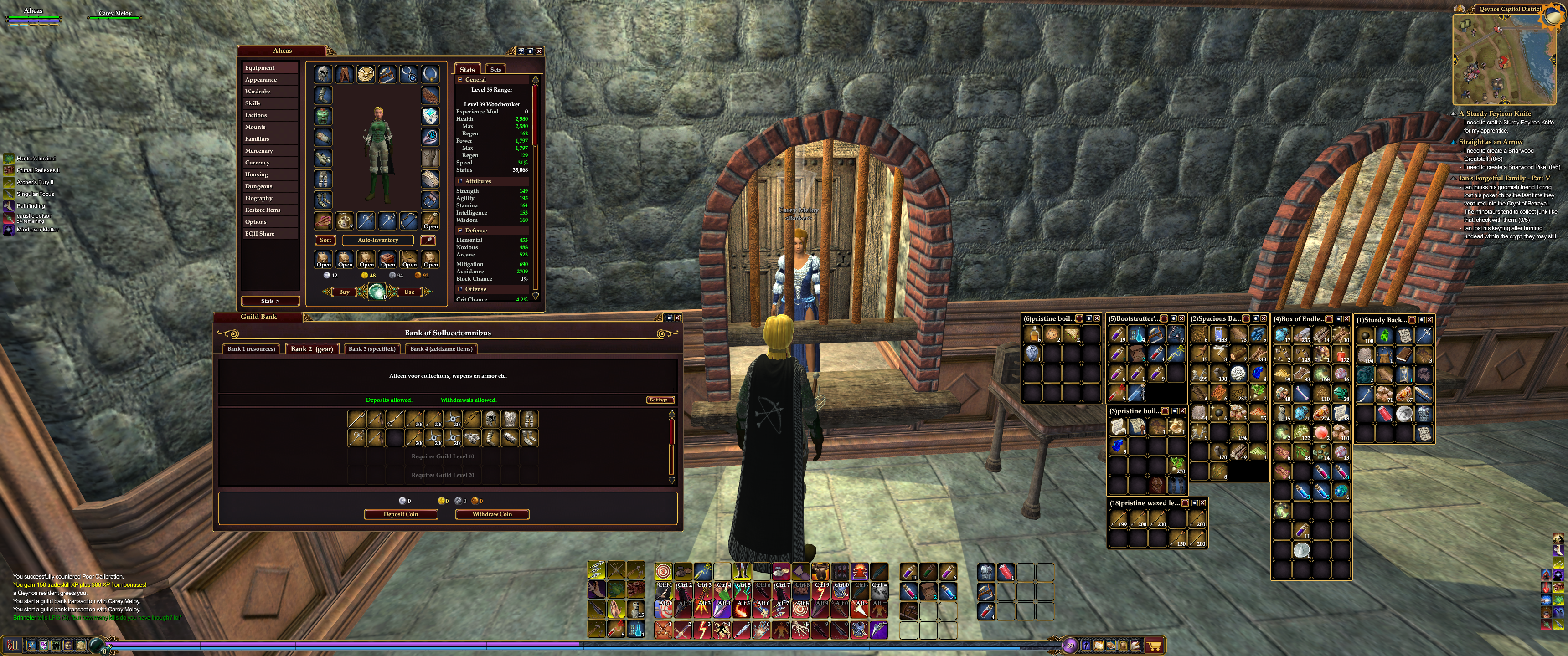1568x656 pixels.
Task: Click the inventory Sort button
Action: click(325, 241)
